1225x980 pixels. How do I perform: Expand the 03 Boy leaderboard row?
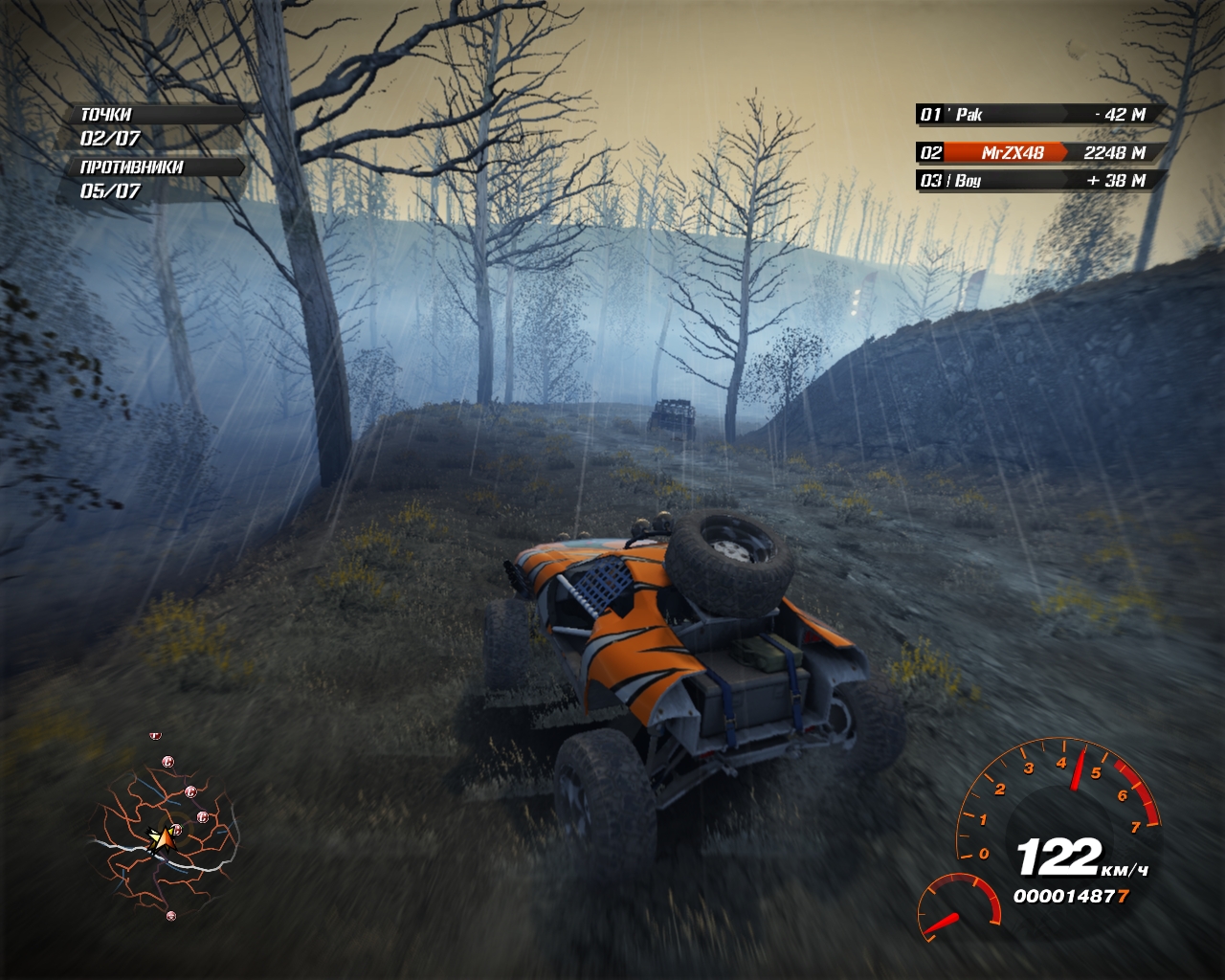[1029, 179]
